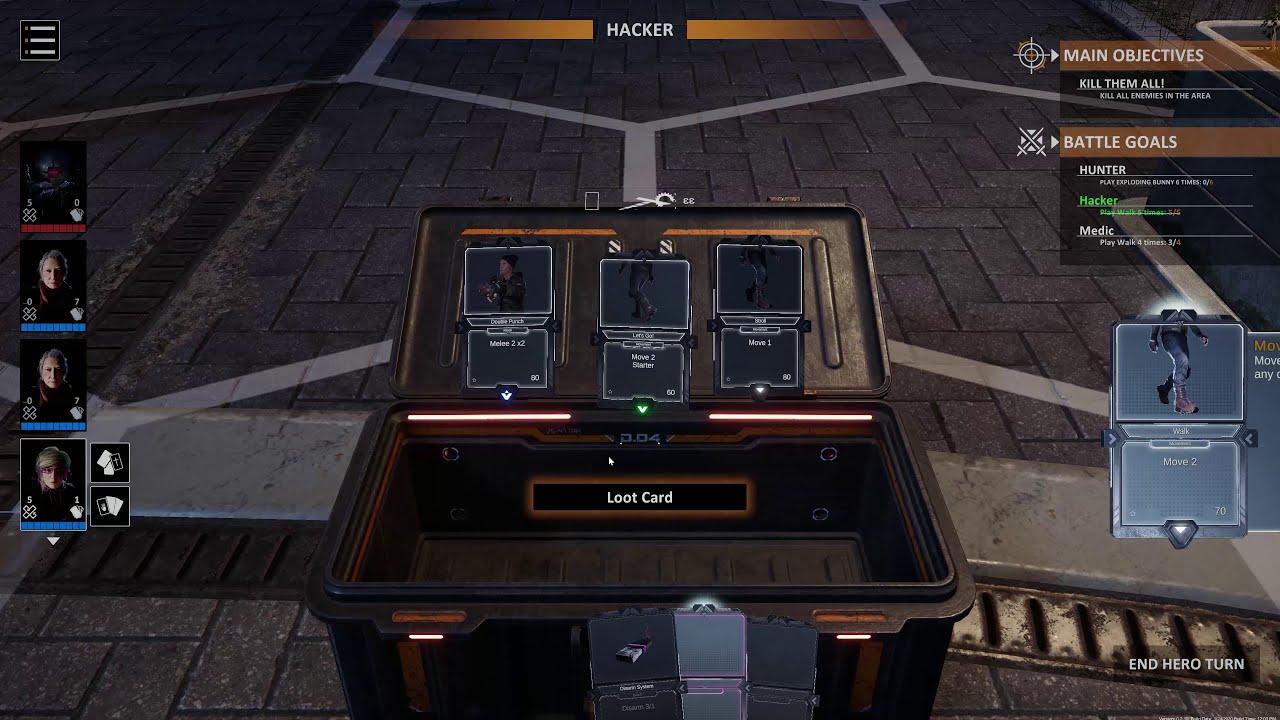Collapse the Main Objectives panel
The image size is (1280, 720).
coord(1054,56)
